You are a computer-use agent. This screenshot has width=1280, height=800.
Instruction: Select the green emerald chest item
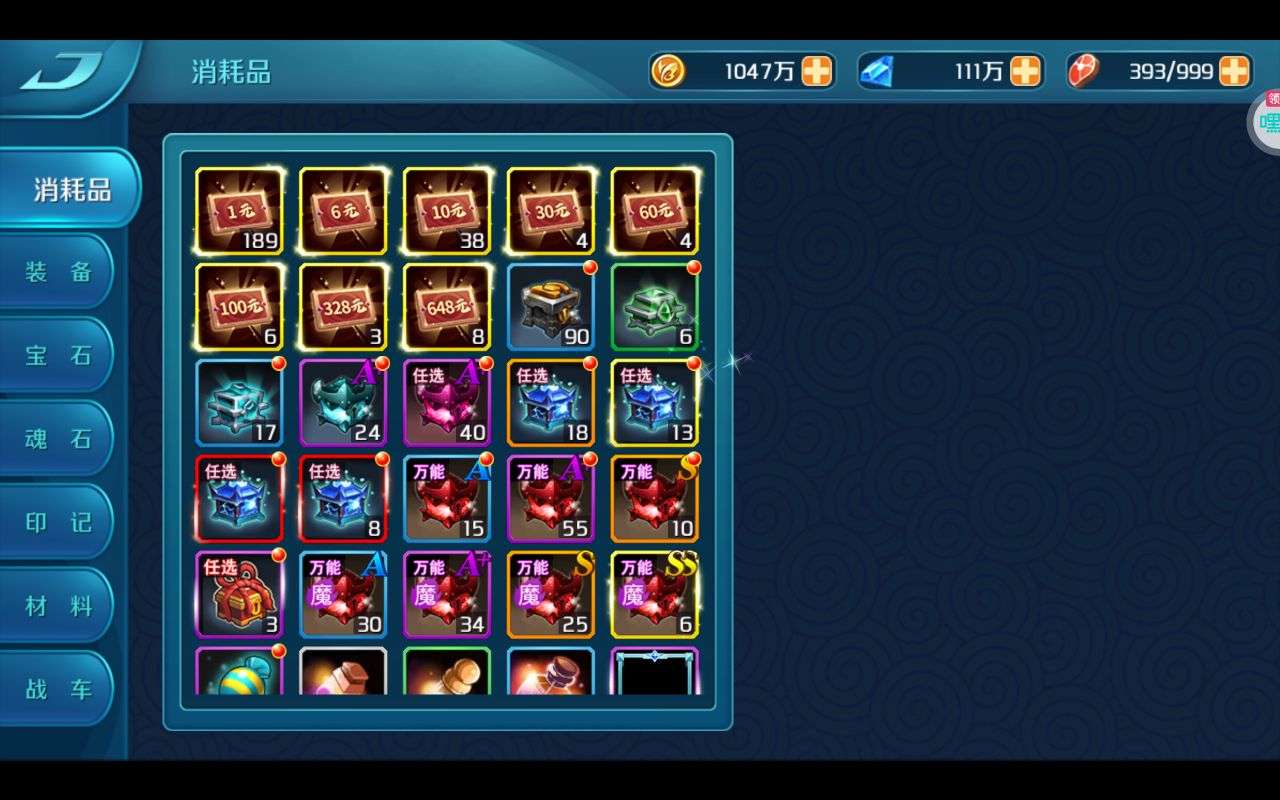coord(655,307)
